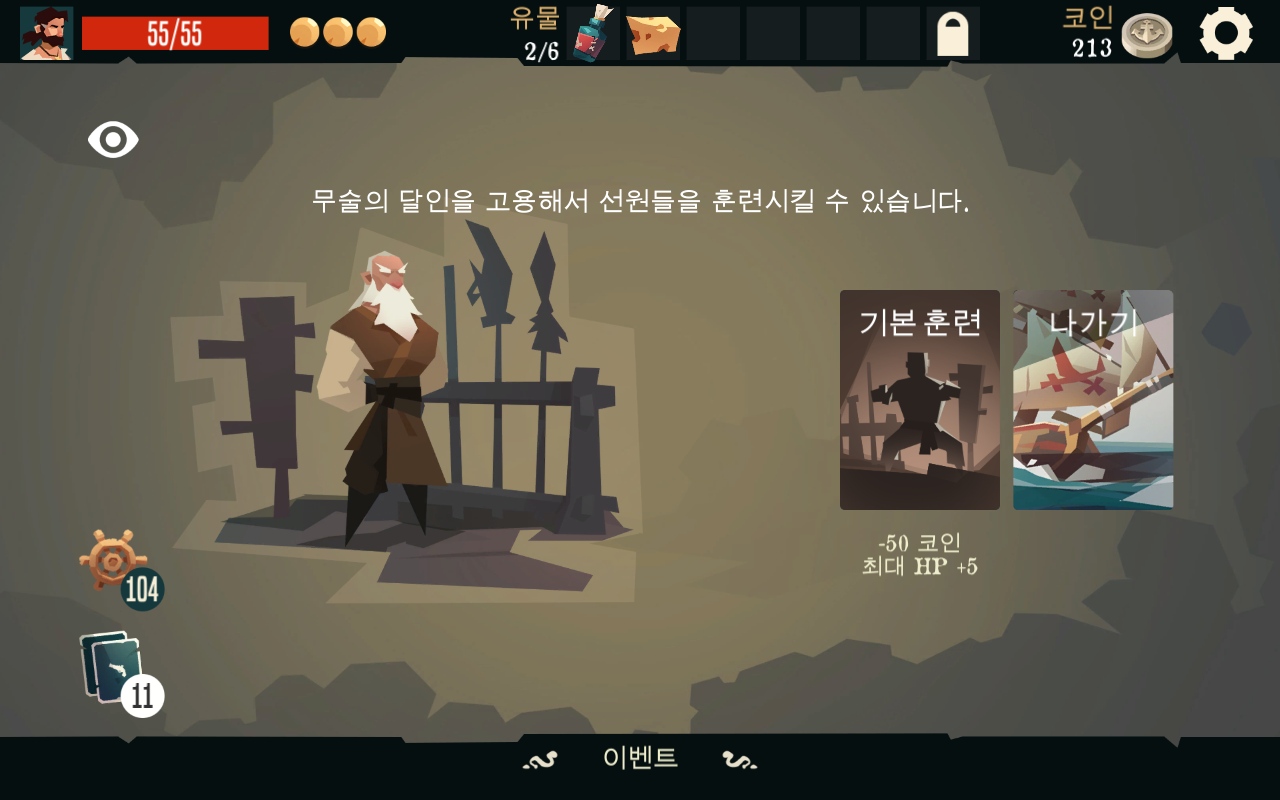Screen dimensions: 1280x800
Task: Click the coin currency icon showing 213
Action: coord(1148,33)
